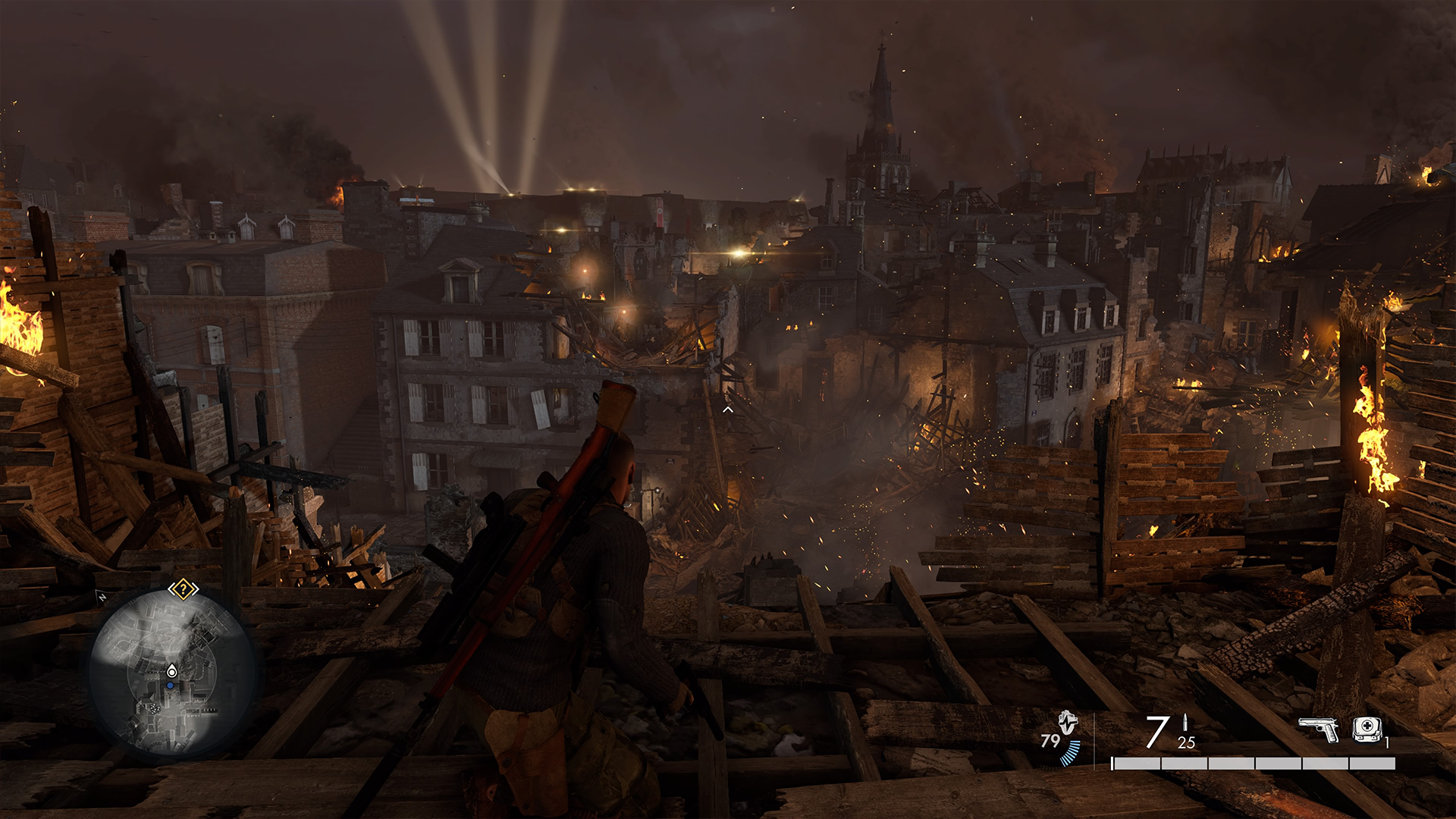Use the medkit item icon
The image size is (1456, 819).
pos(1366,729)
